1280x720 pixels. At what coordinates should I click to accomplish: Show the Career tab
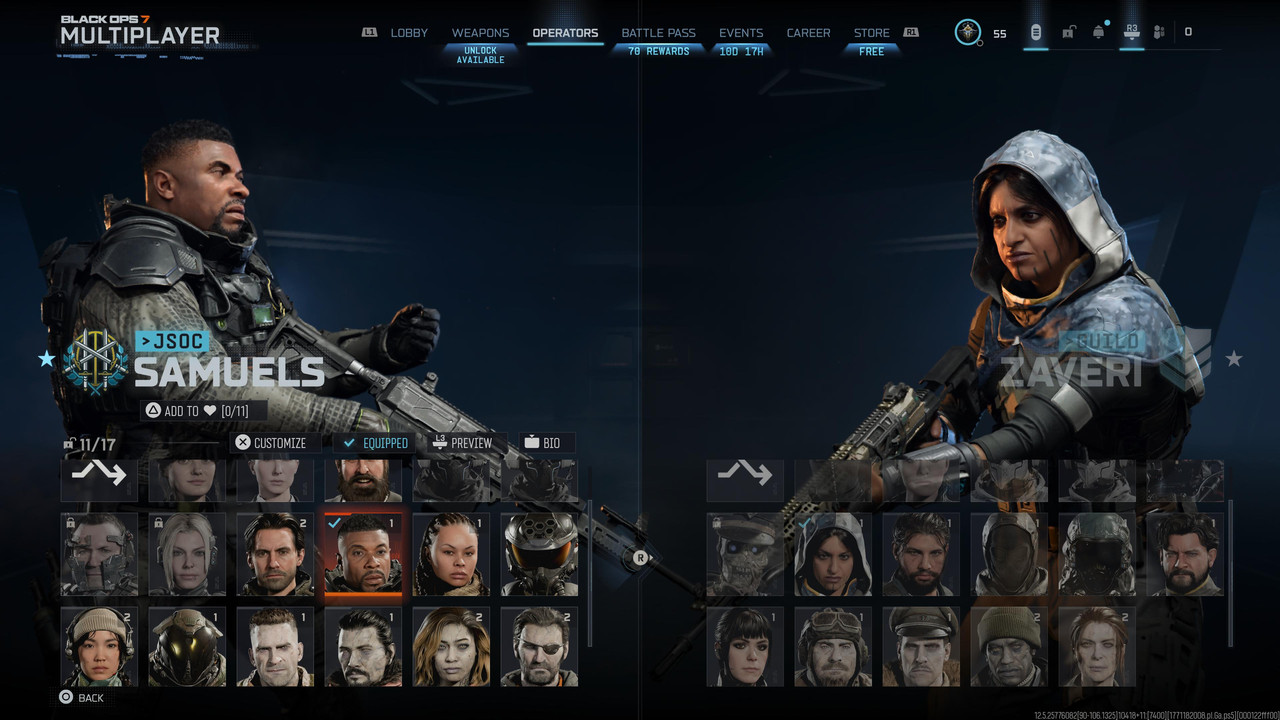[808, 33]
